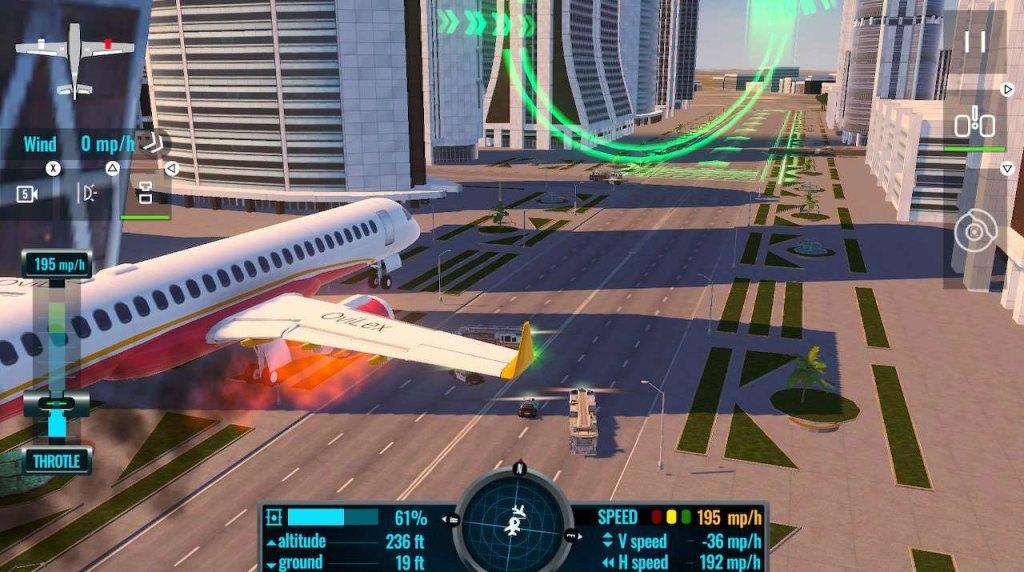
Task: Pause the flight with the pause button
Action: [975, 42]
